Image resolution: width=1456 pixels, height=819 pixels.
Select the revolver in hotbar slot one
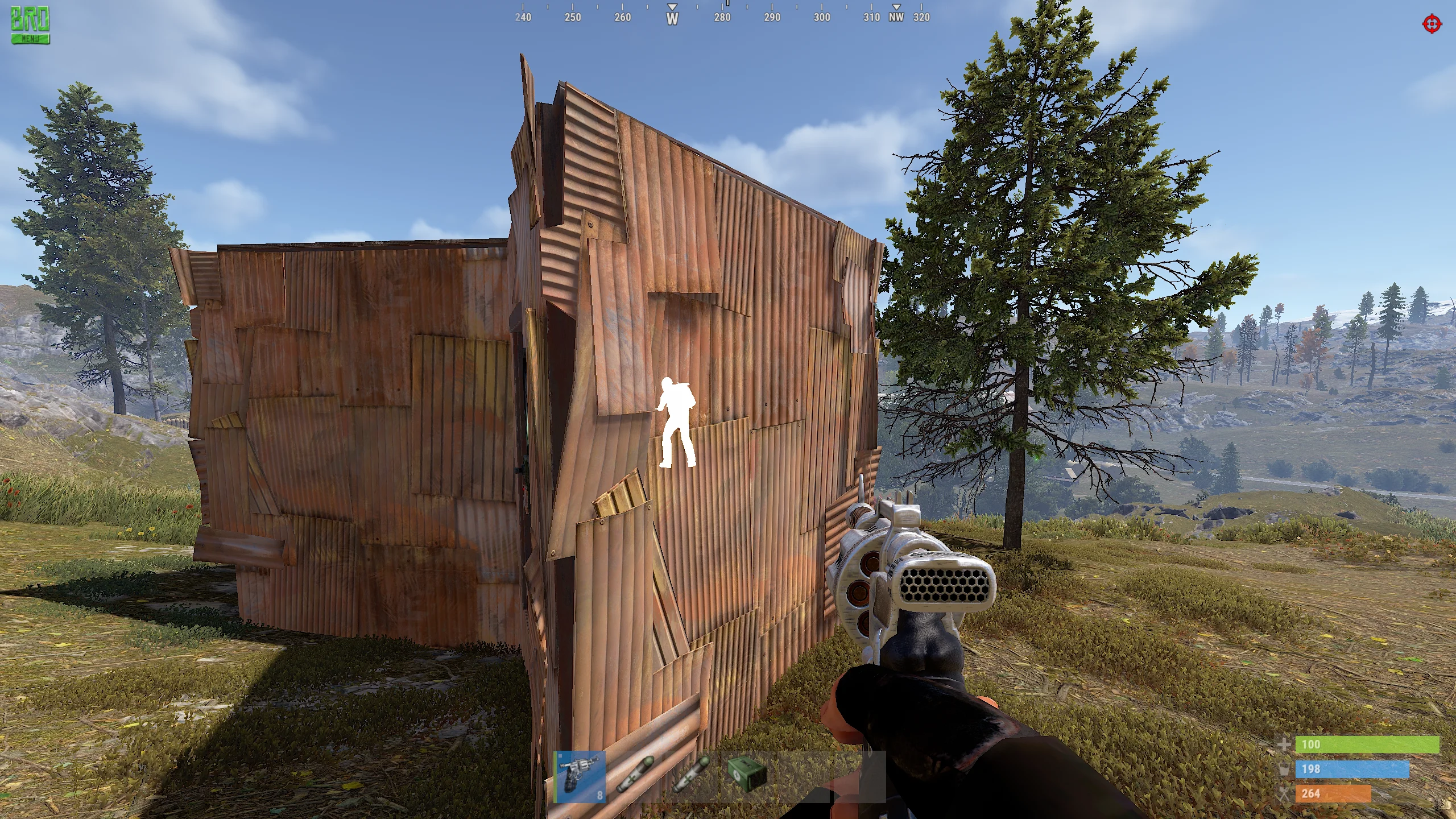pos(579,776)
